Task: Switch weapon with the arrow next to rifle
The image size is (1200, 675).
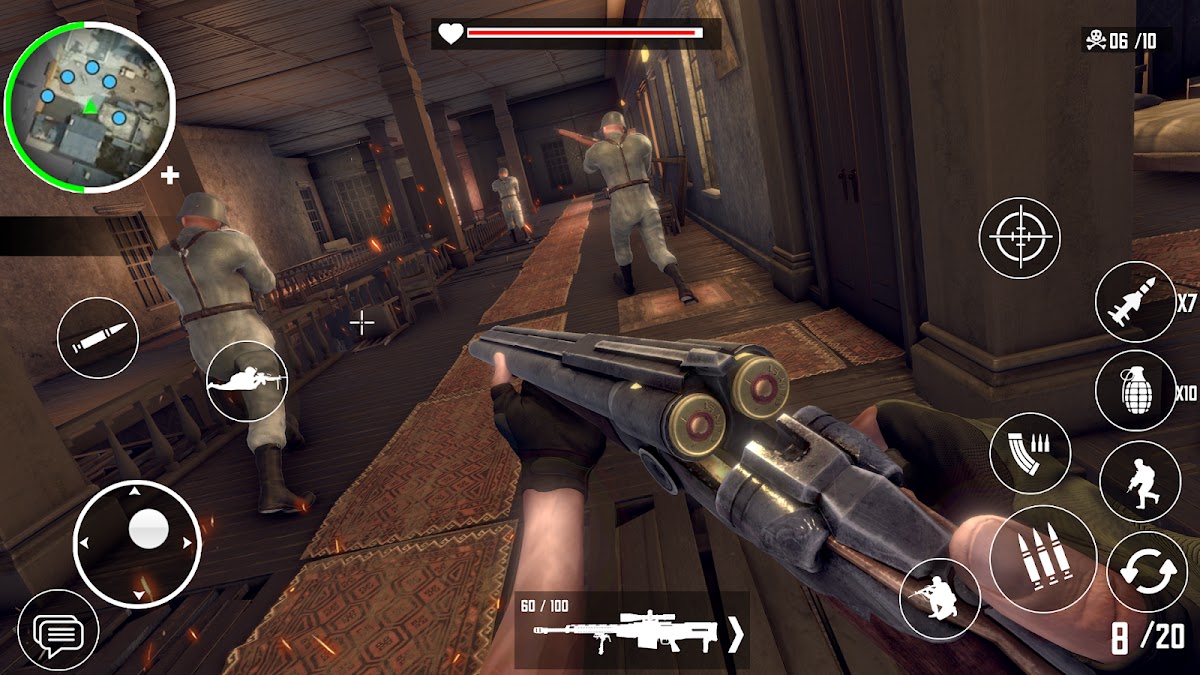Action: (736, 634)
